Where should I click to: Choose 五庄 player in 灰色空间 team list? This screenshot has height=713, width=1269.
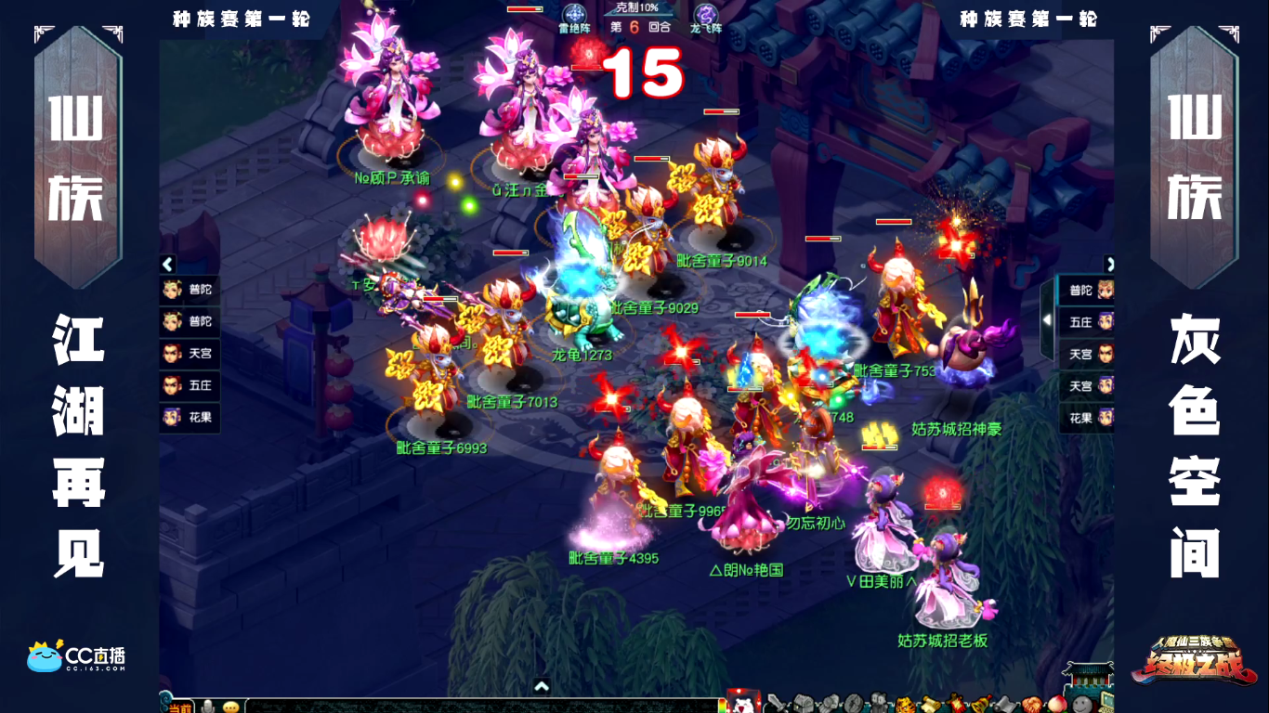point(1090,323)
